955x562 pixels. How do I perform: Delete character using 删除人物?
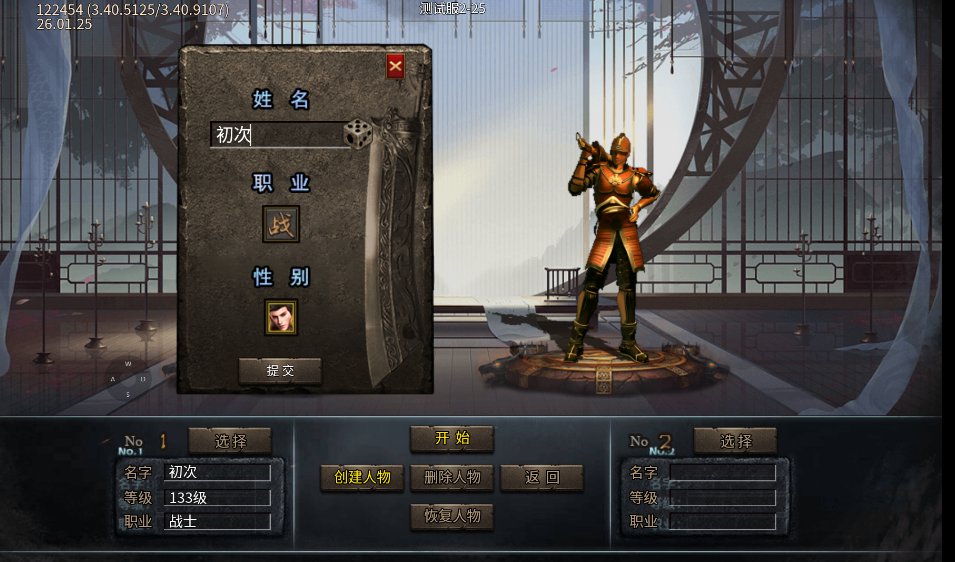pos(452,477)
